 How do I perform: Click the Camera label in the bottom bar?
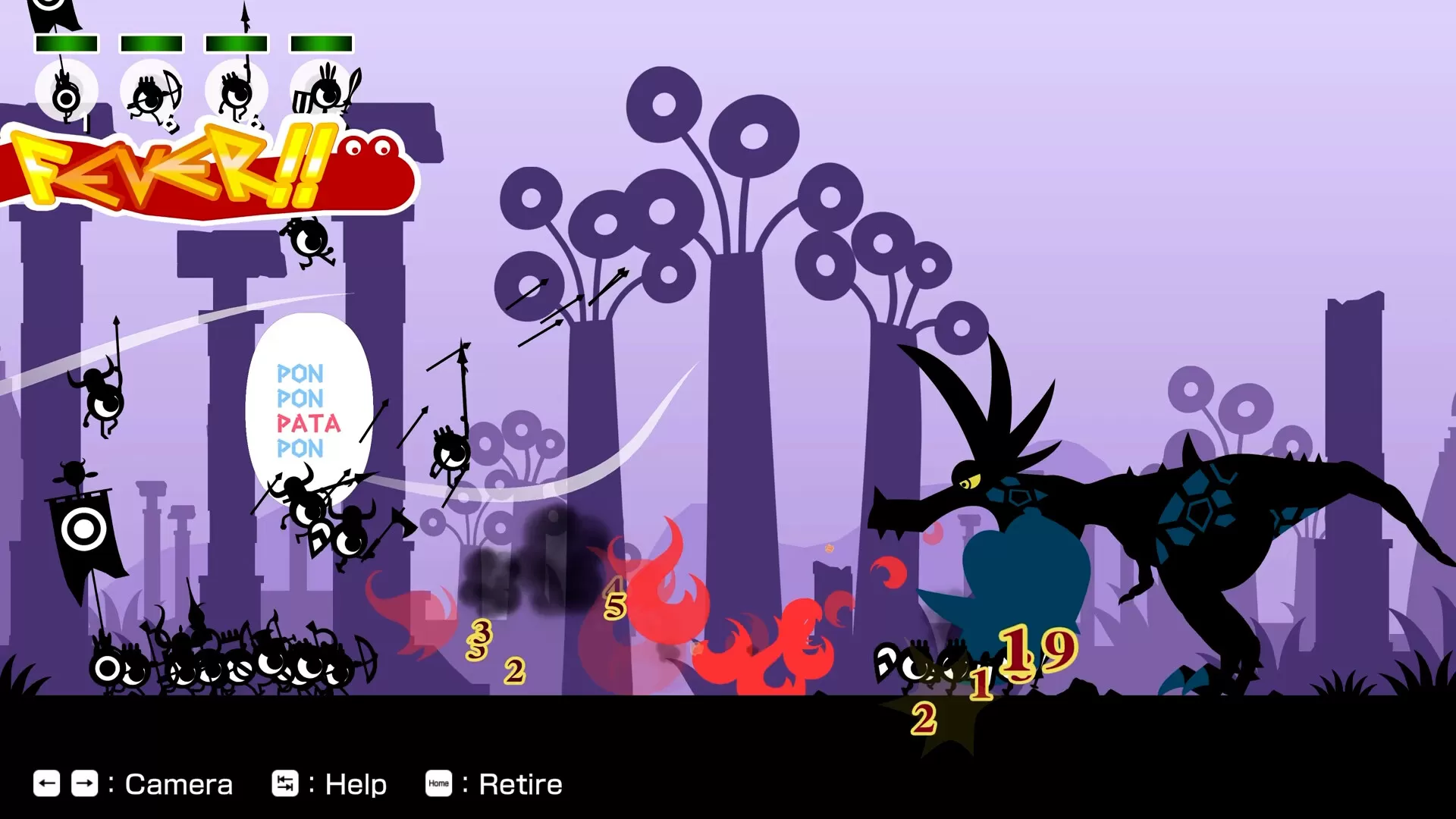pos(180,783)
